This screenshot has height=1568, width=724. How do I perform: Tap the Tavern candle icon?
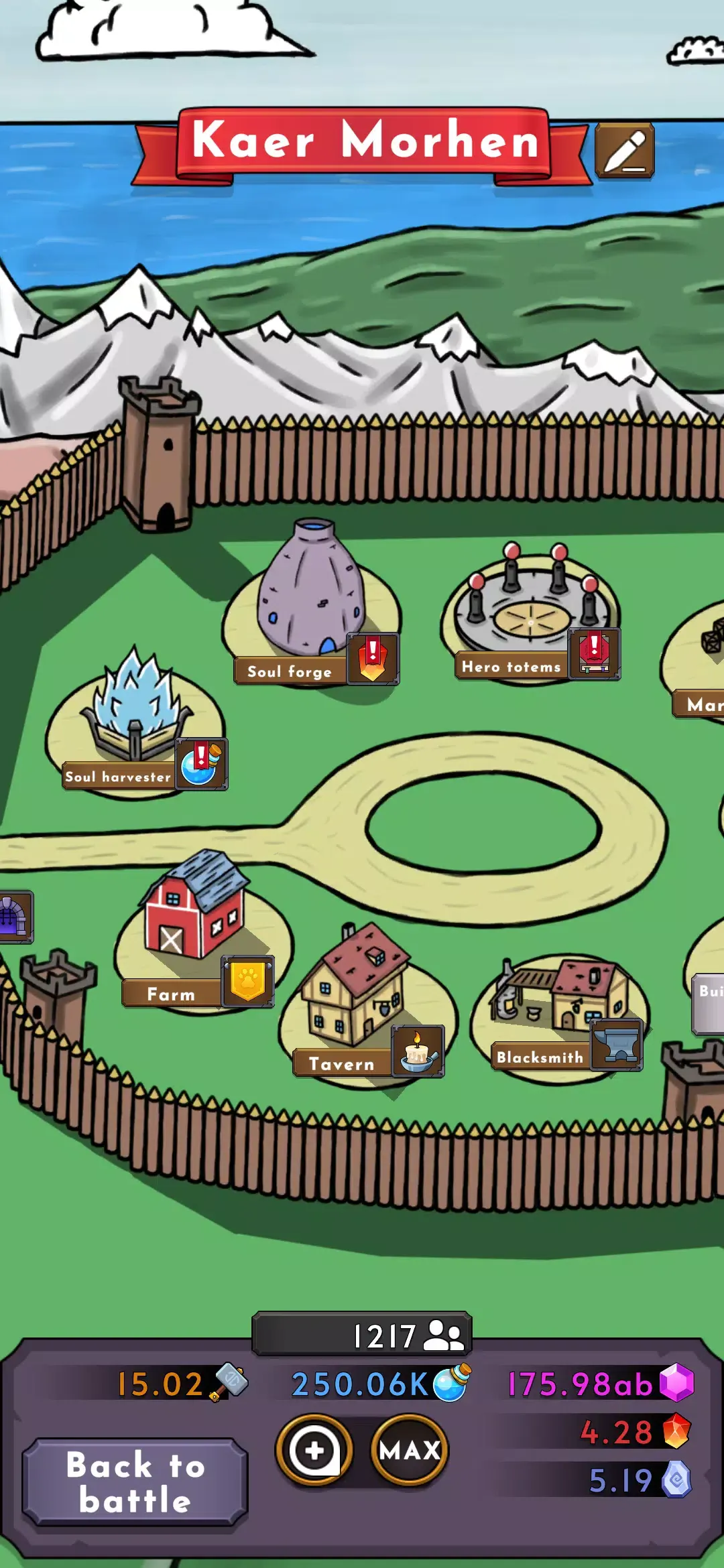coord(418,1051)
